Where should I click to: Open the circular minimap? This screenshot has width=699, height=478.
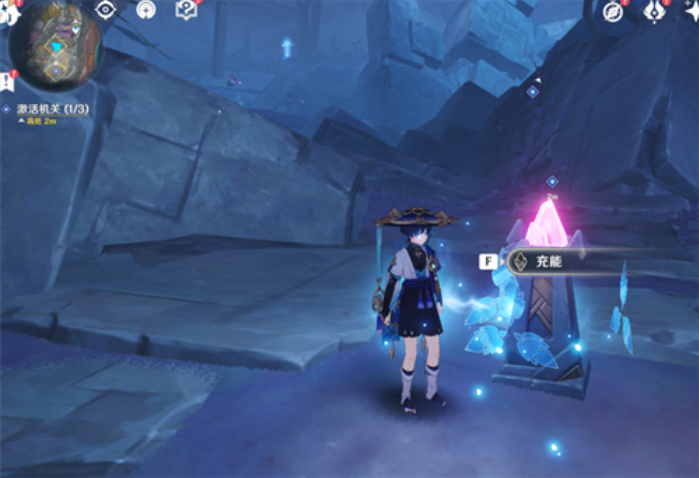(x=55, y=44)
